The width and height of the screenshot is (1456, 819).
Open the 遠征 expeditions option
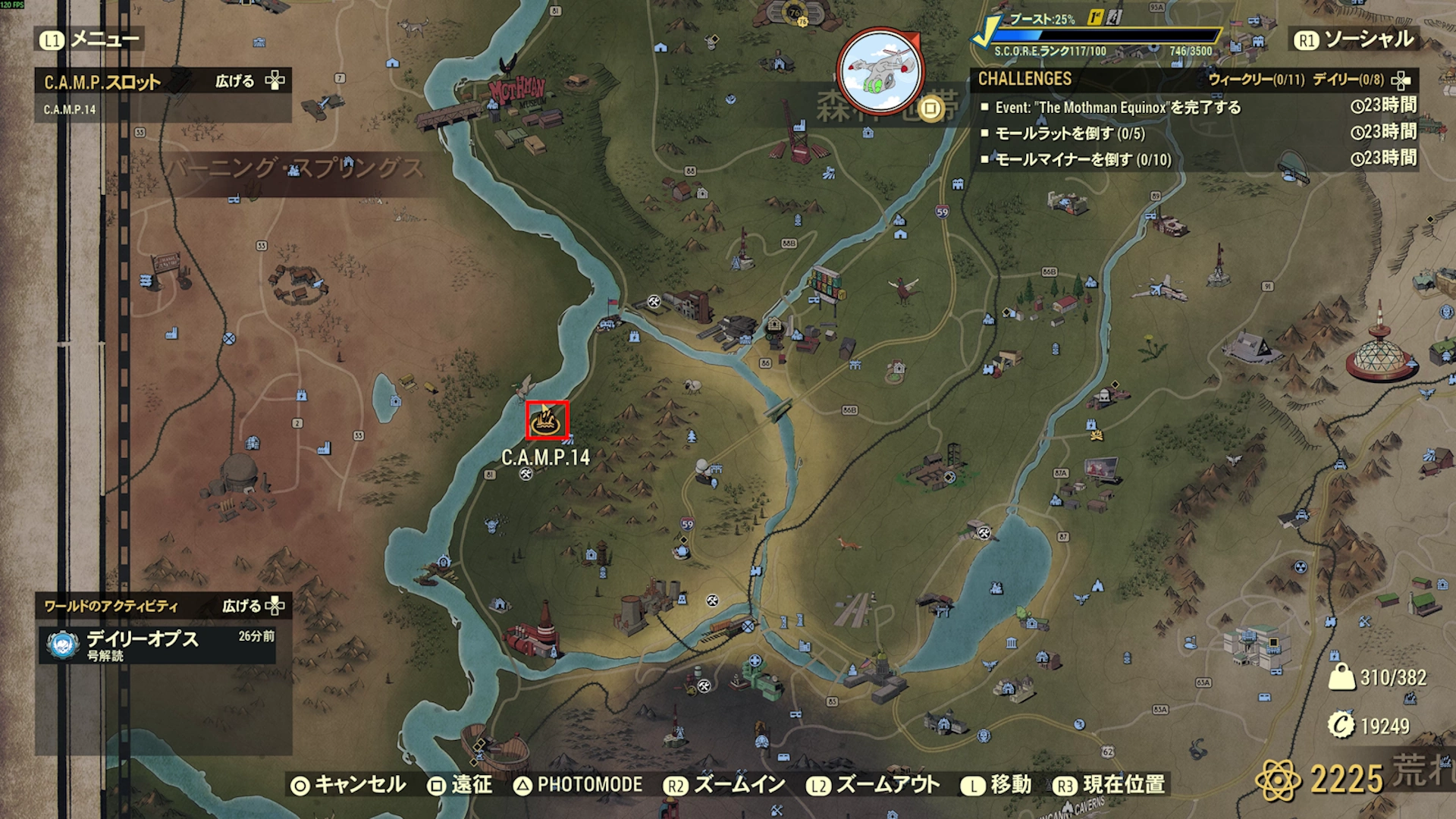coord(460,785)
